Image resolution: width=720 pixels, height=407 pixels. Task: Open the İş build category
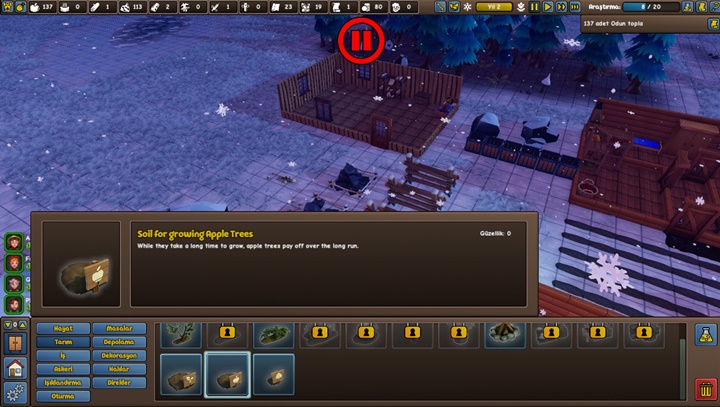(63, 355)
